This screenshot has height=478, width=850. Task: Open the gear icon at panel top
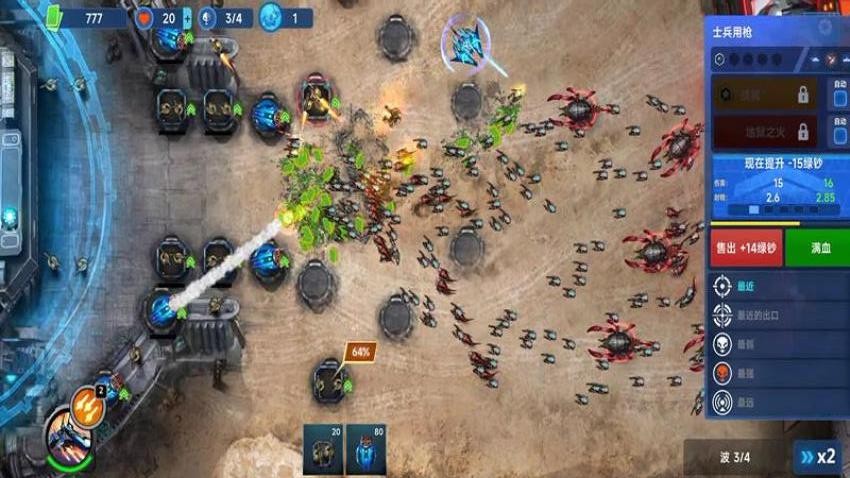(825, 27)
